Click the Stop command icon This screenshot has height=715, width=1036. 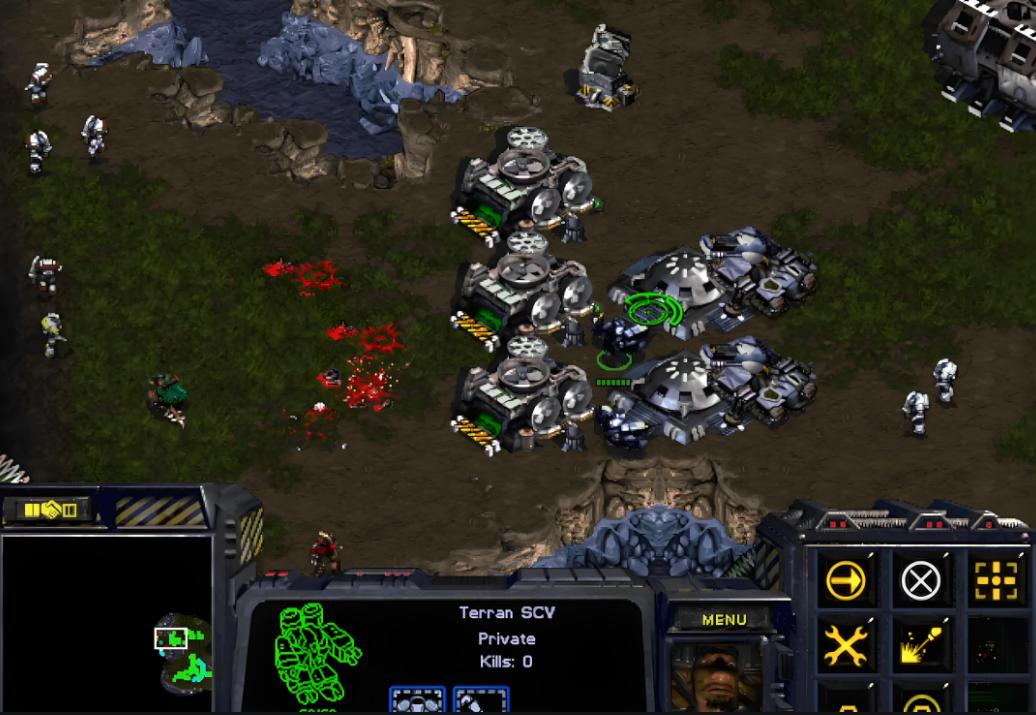[921, 578]
